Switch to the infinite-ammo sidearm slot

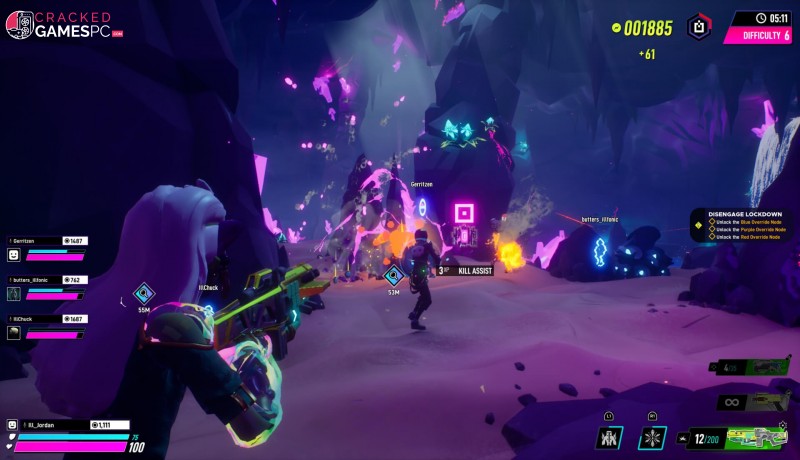pos(757,402)
